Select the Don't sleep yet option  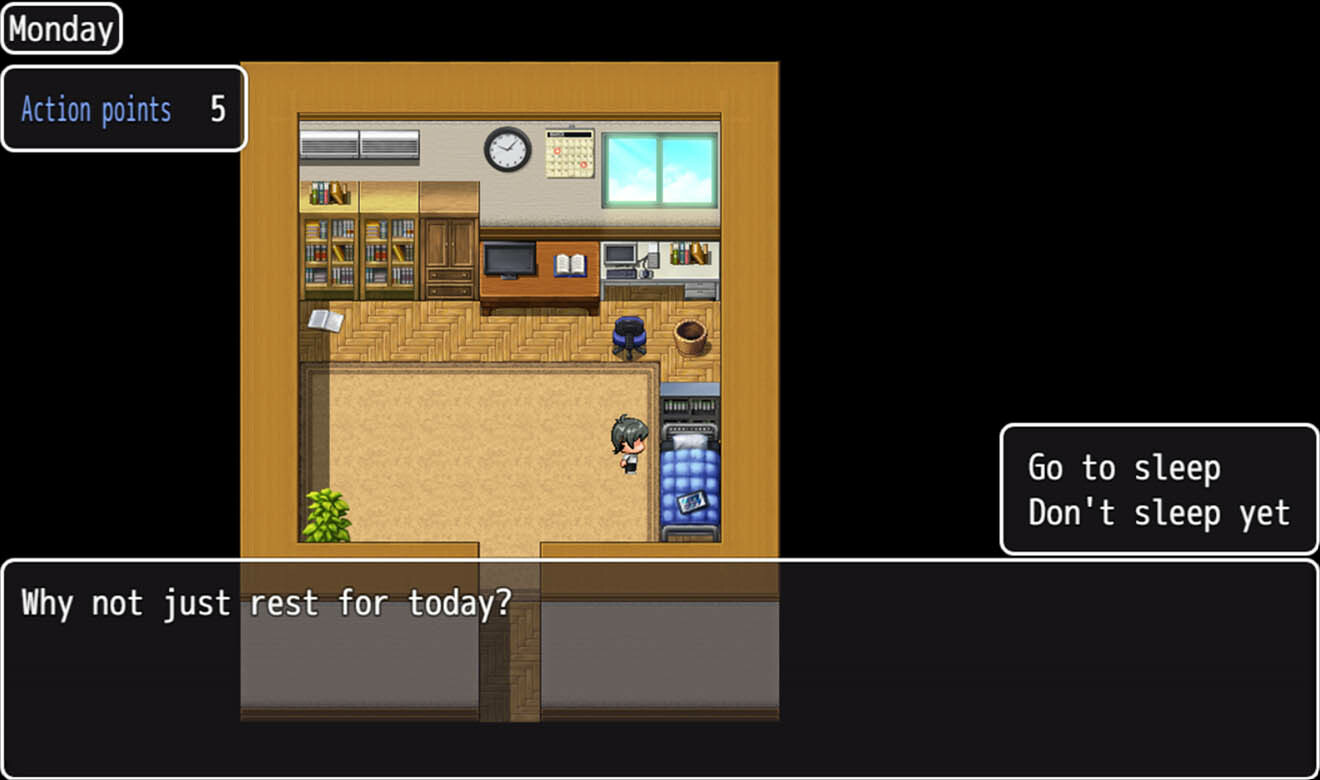(x=1158, y=512)
